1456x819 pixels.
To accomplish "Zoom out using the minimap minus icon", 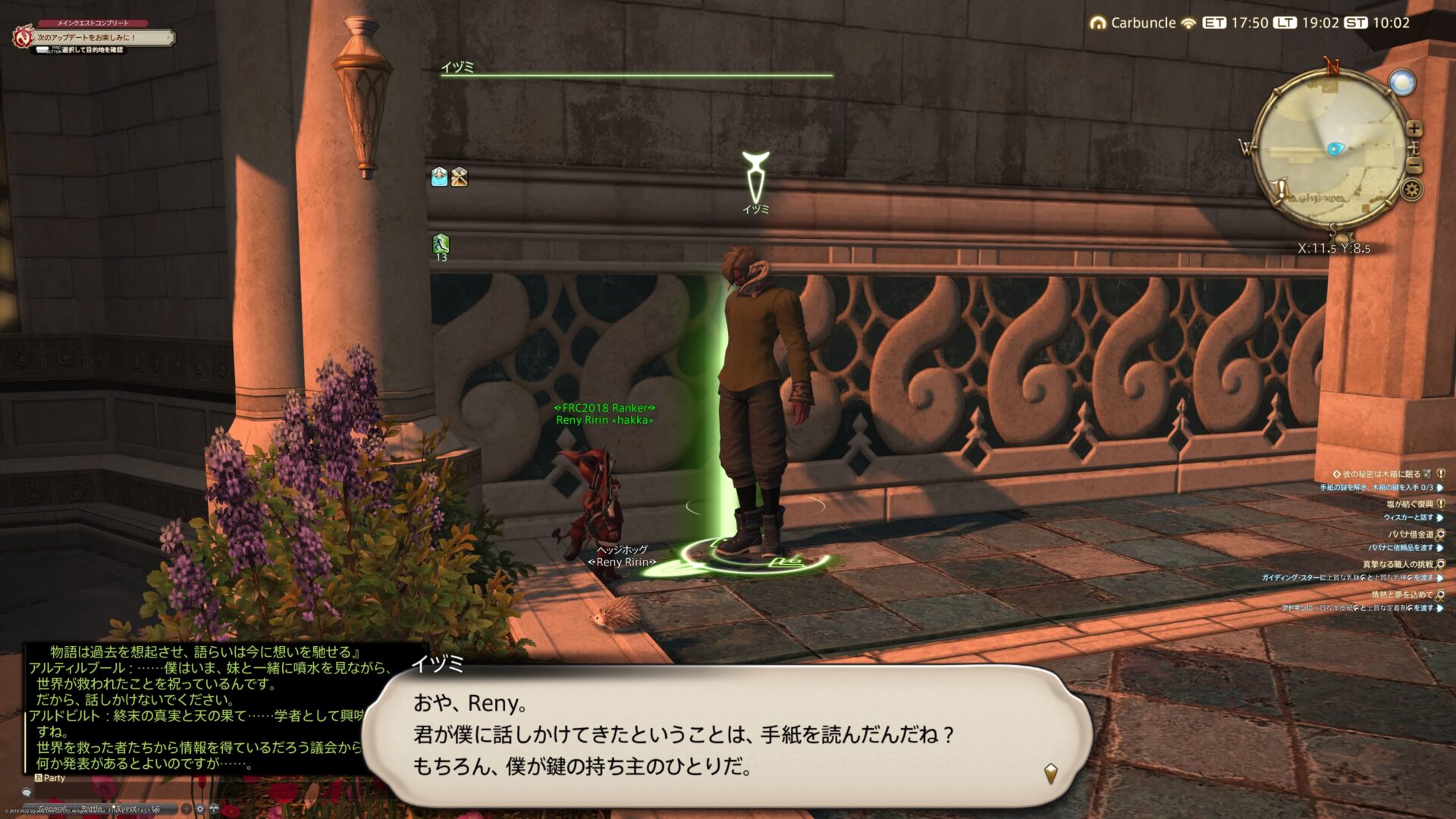I will click(x=1413, y=165).
